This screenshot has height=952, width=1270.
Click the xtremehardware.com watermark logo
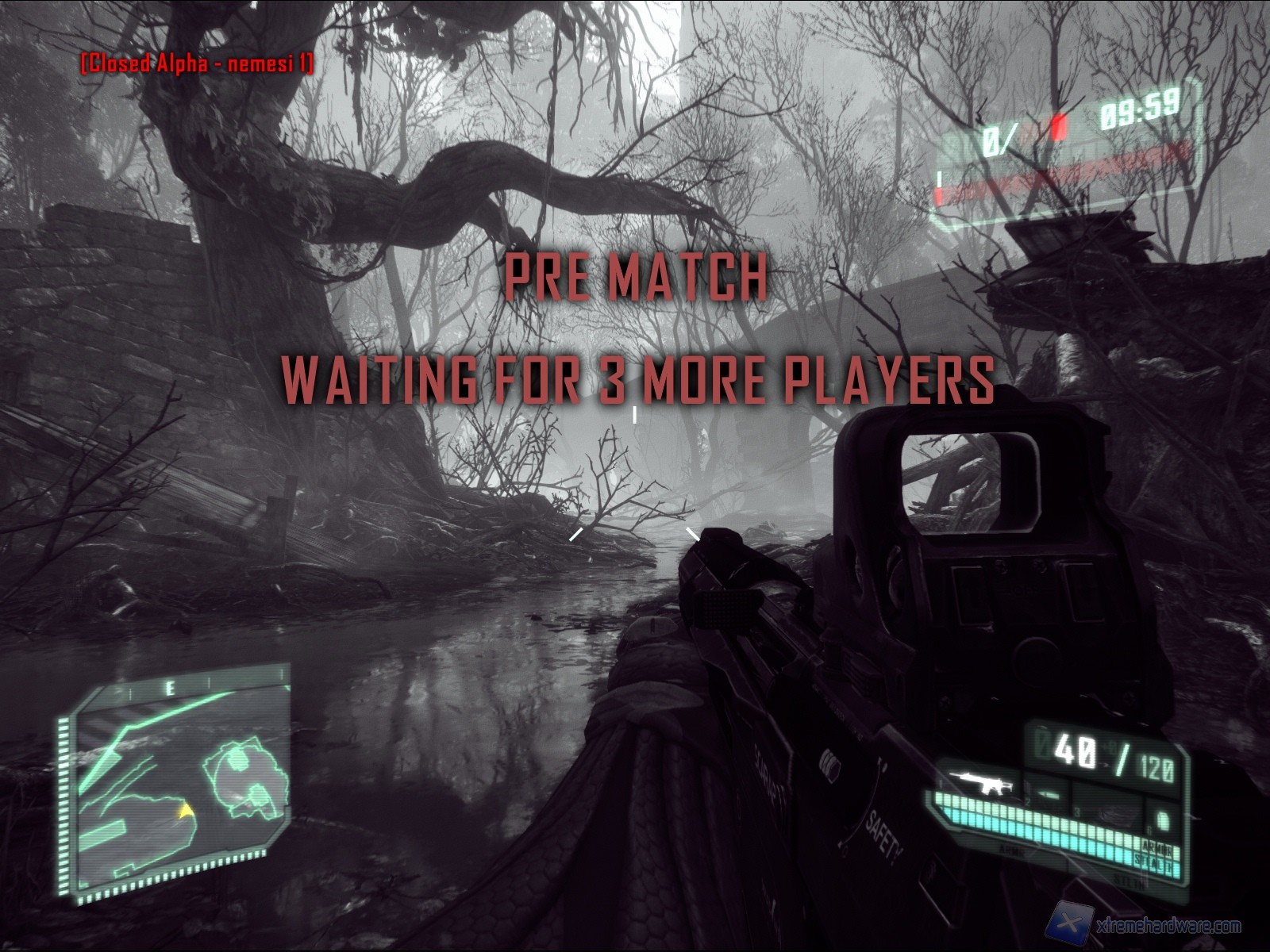1071,925
